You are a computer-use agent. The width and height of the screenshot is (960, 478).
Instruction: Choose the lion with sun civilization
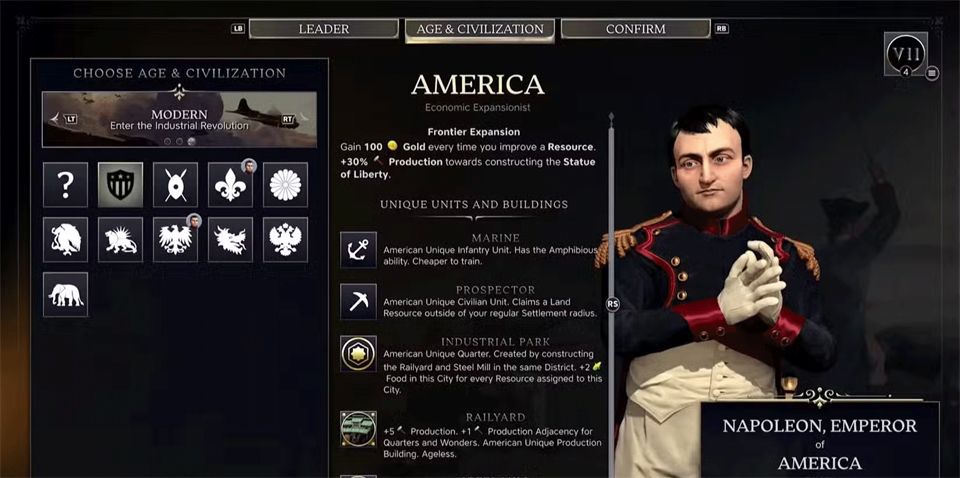pyautogui.click(x=120, y=239)
